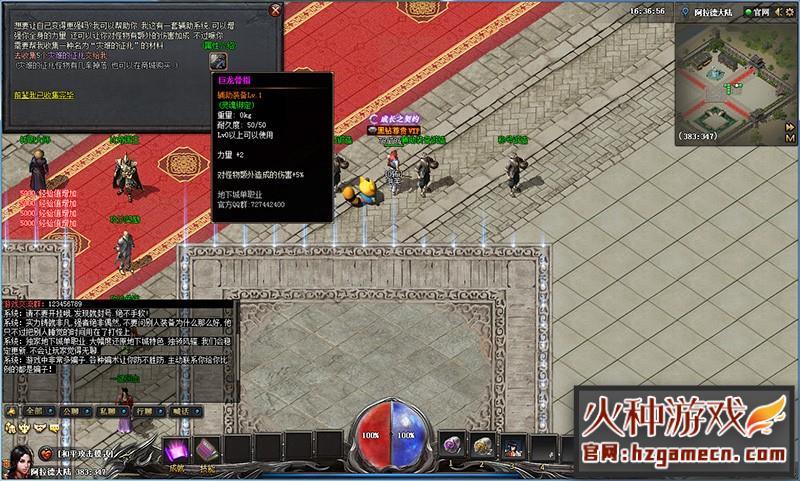The height and width of the screenshot is (481, 800).
Task: Use the scroll item in hotbar slot 2
Action: (481, 446)
